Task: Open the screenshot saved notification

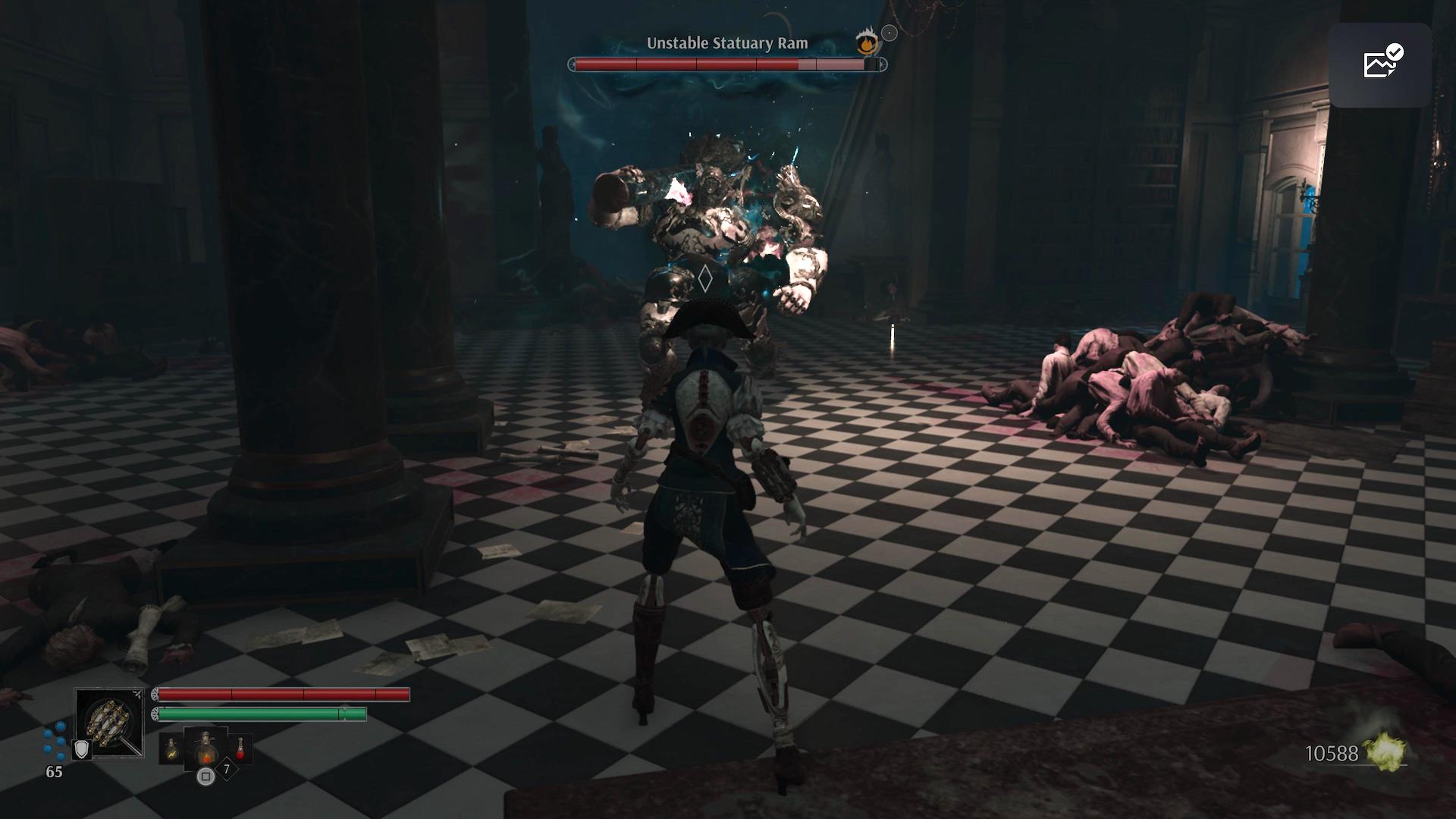Action: point(1379,64)
